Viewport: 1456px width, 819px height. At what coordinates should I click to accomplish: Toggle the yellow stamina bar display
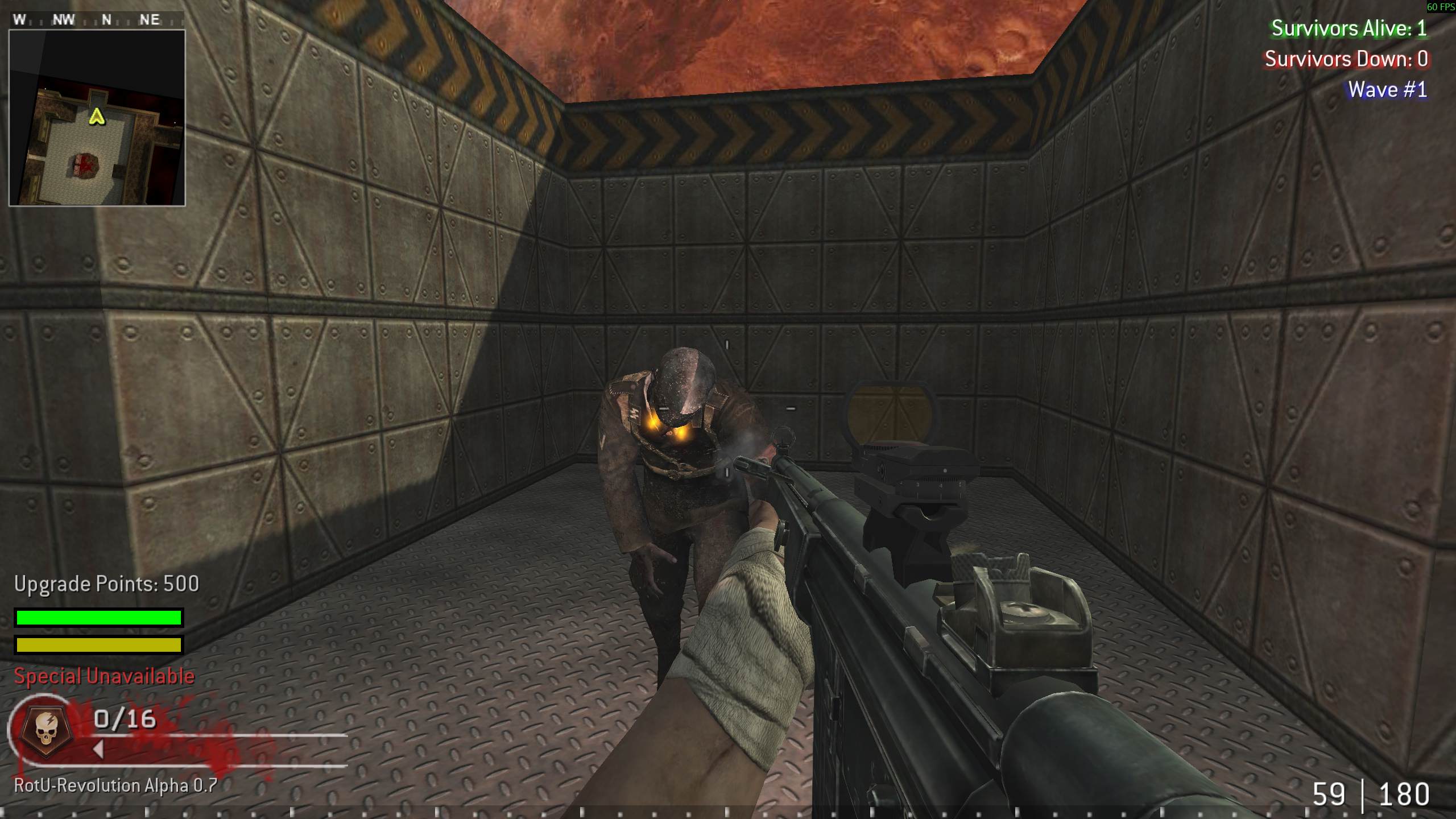coord(98,645)
